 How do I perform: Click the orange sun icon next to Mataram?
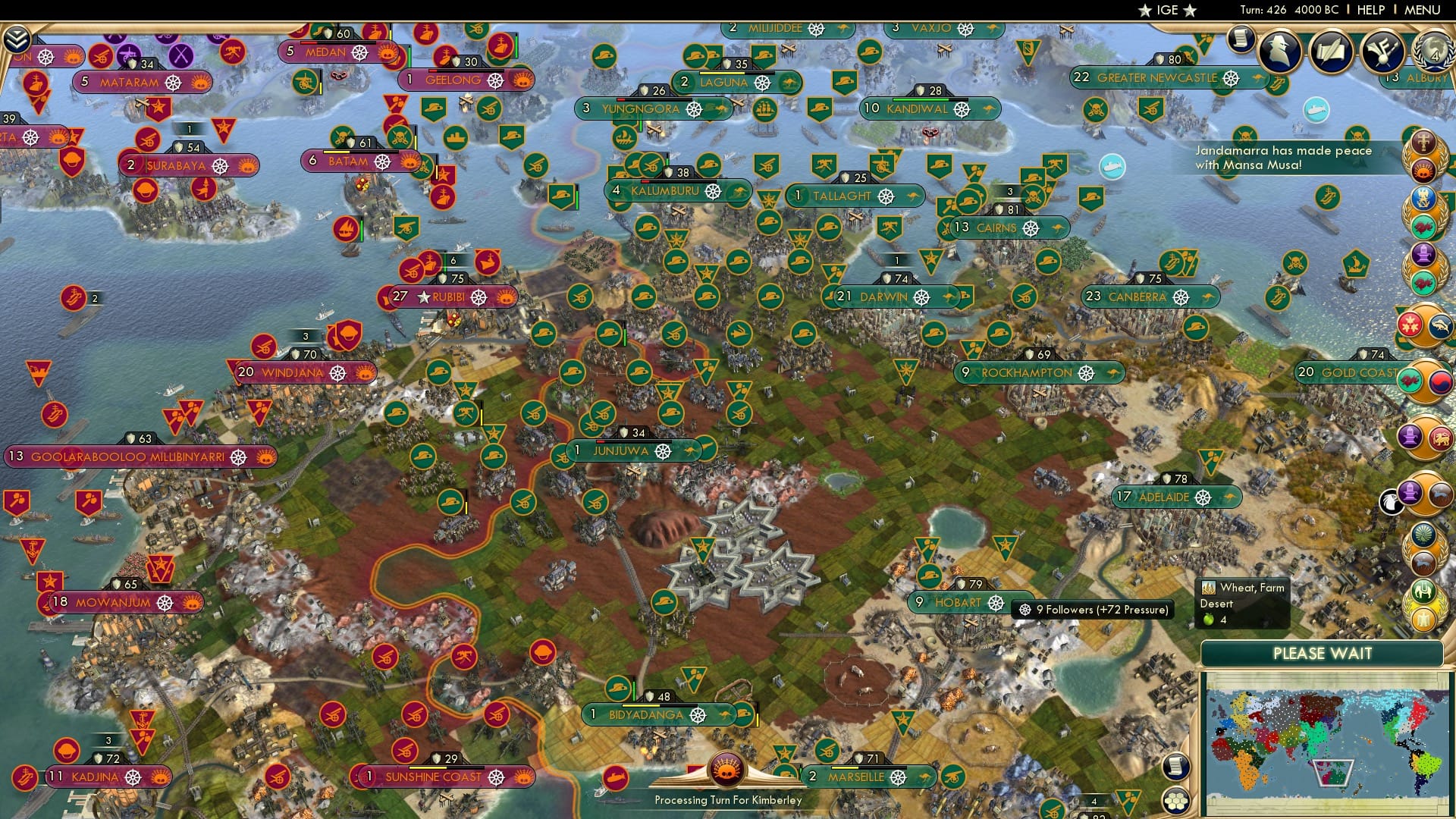[x=200, y=82]
